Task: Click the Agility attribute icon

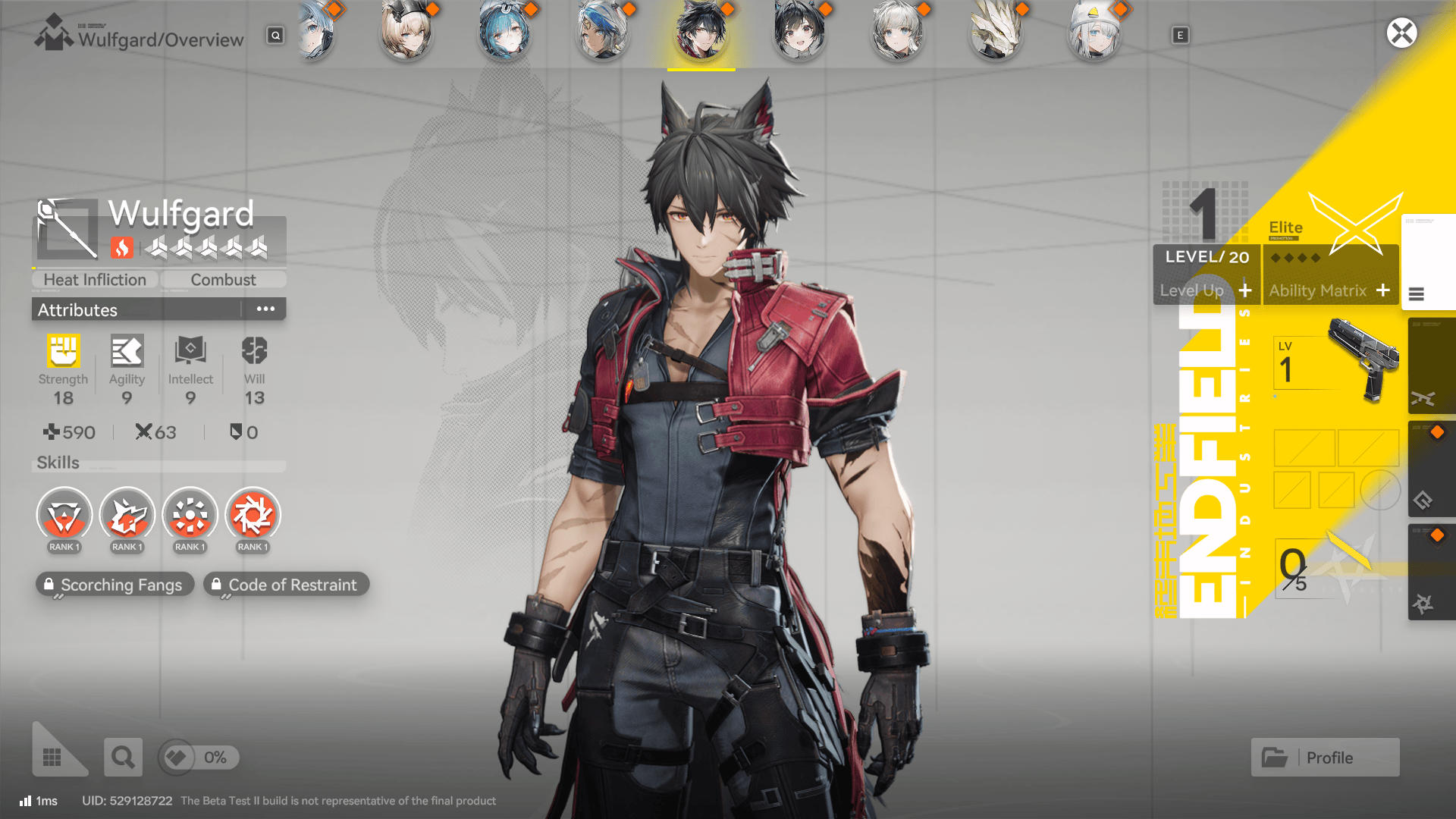Action: pyautogui.click(x=127, y=353)
